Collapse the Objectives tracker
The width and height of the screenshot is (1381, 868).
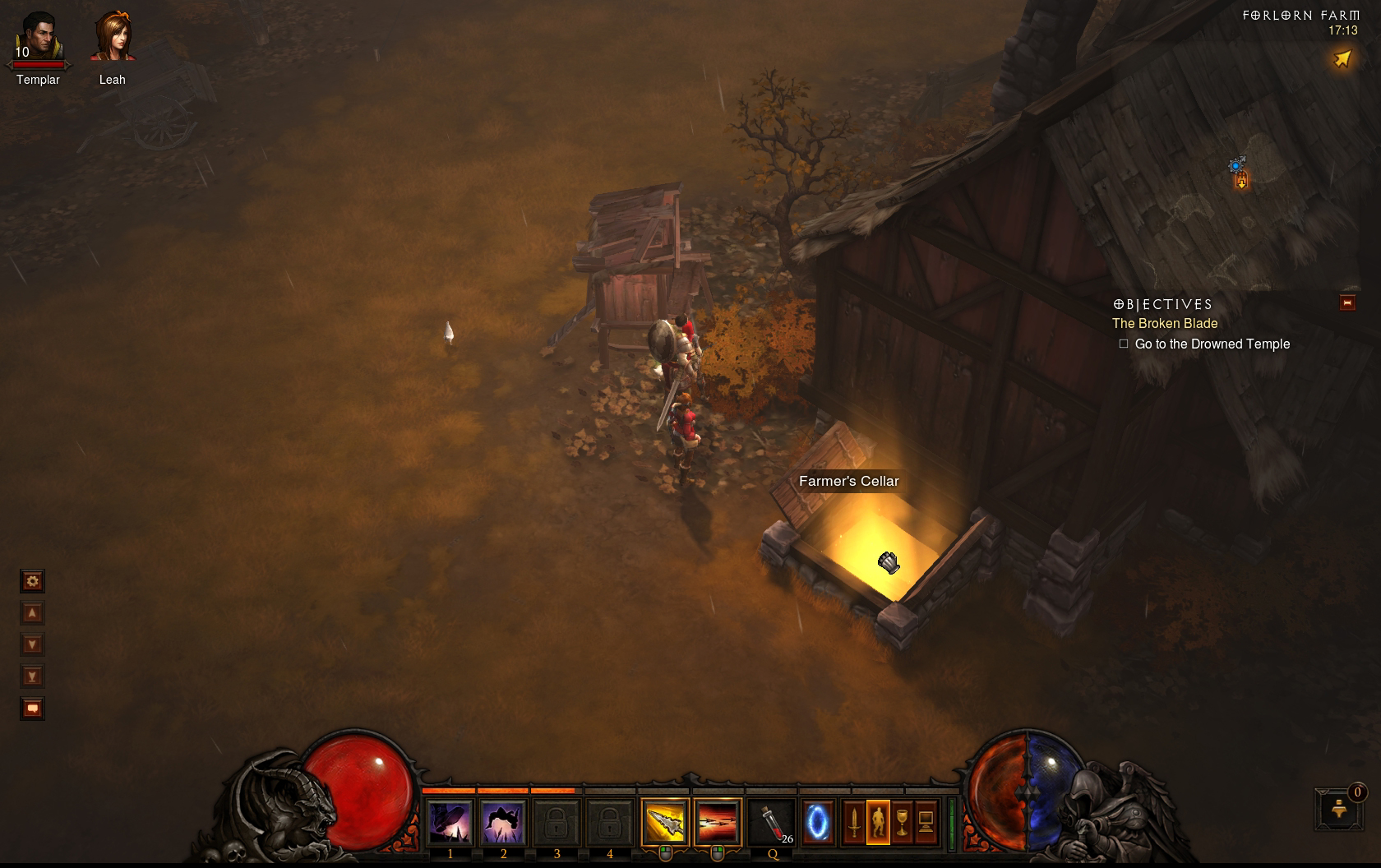tap(1347, 302)
